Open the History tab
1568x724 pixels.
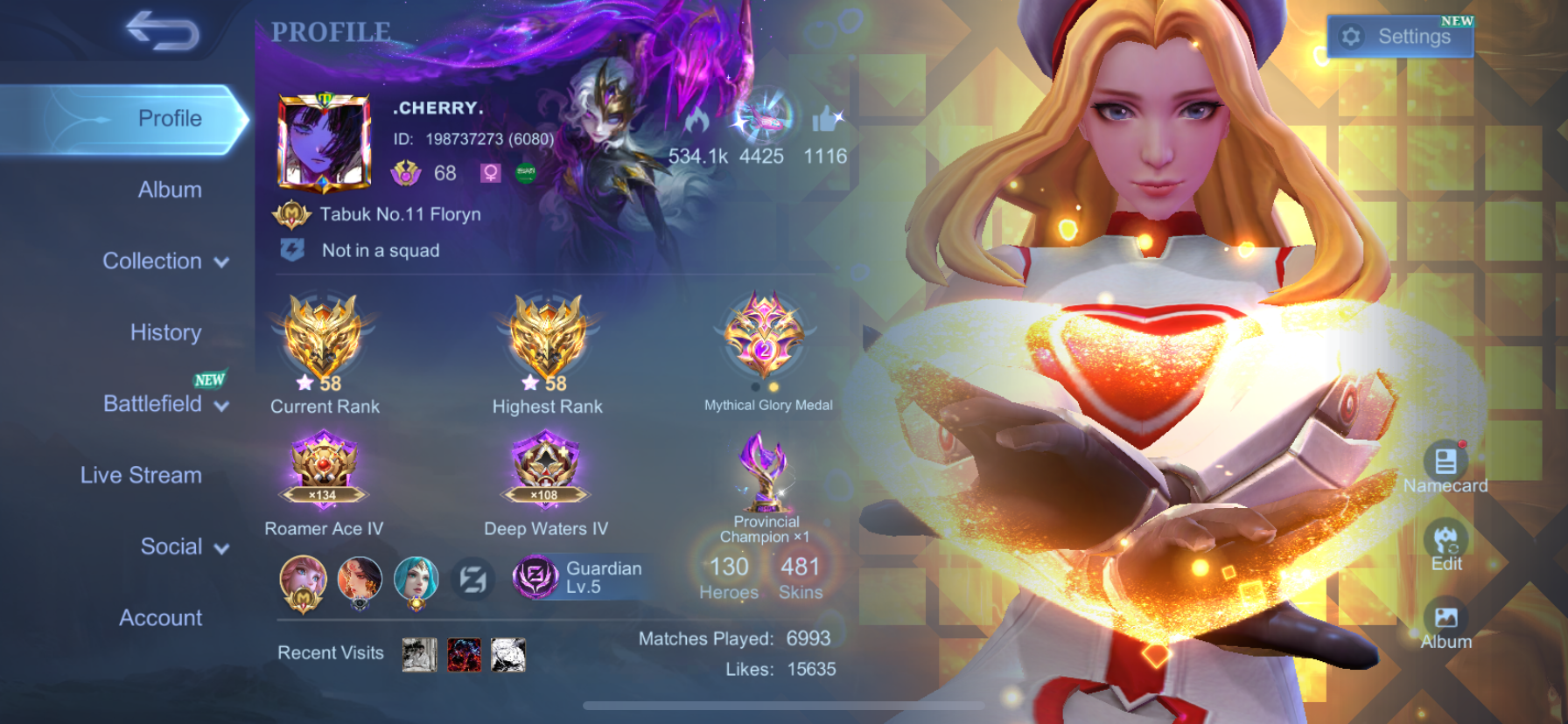pyautogui.click(x=165, y=332)
